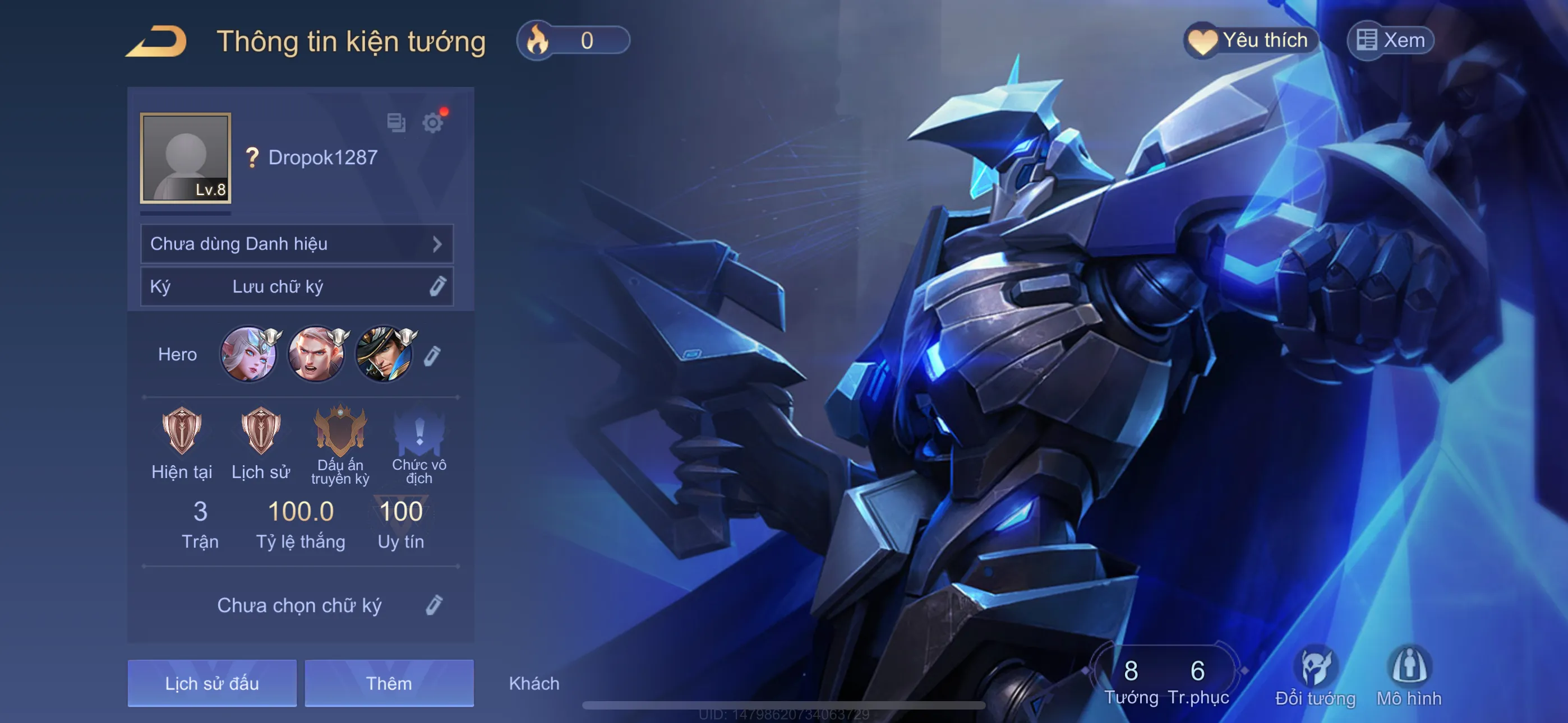1568x723 pixels.
Task: Expand Chưa dùng Danh hiệu title selector
Action: coord(297,243)
